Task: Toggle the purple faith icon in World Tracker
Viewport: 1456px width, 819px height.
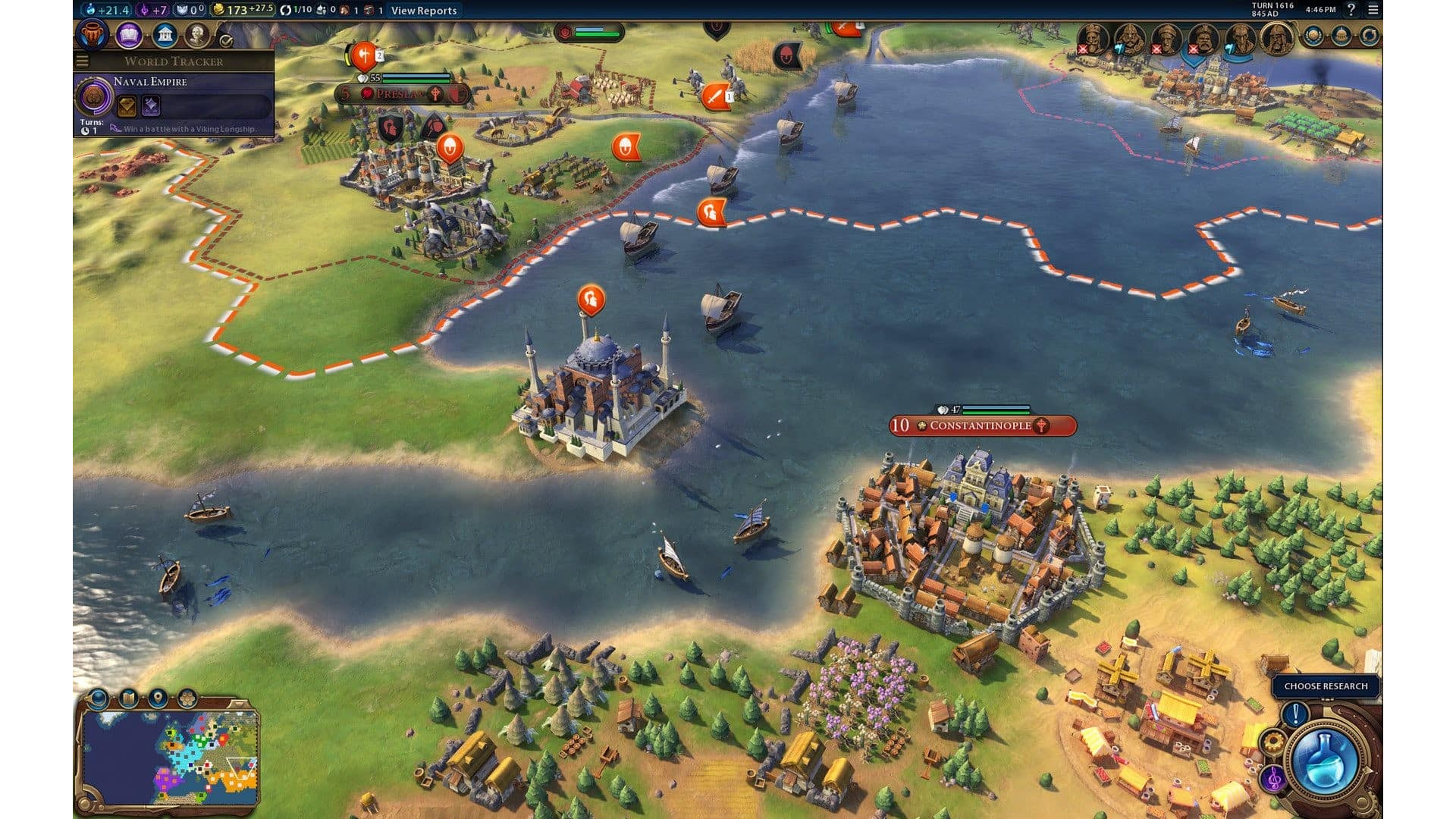Action: click(x=151, y=107)
